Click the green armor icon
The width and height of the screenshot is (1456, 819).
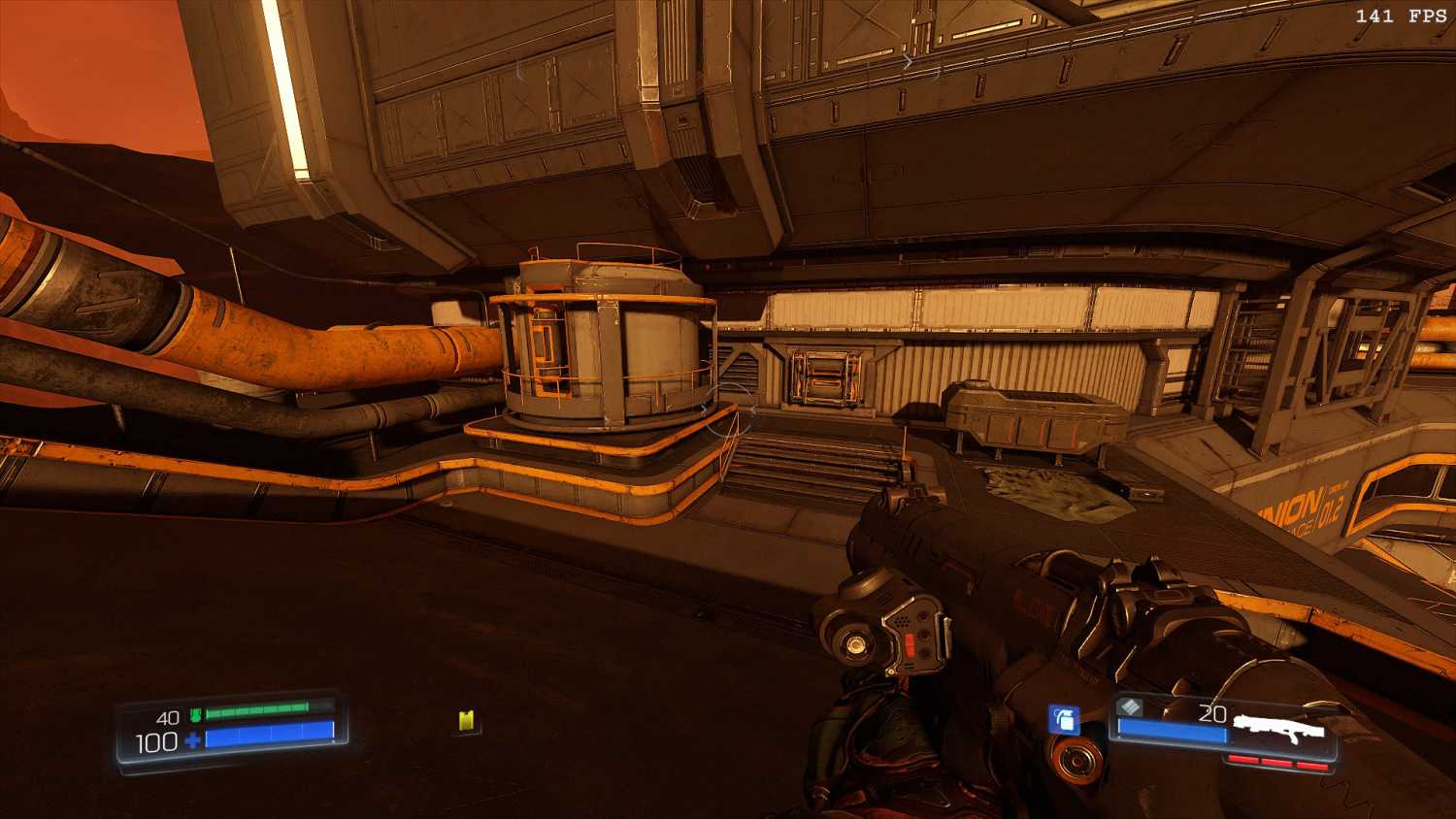click(x=195, y=716)
